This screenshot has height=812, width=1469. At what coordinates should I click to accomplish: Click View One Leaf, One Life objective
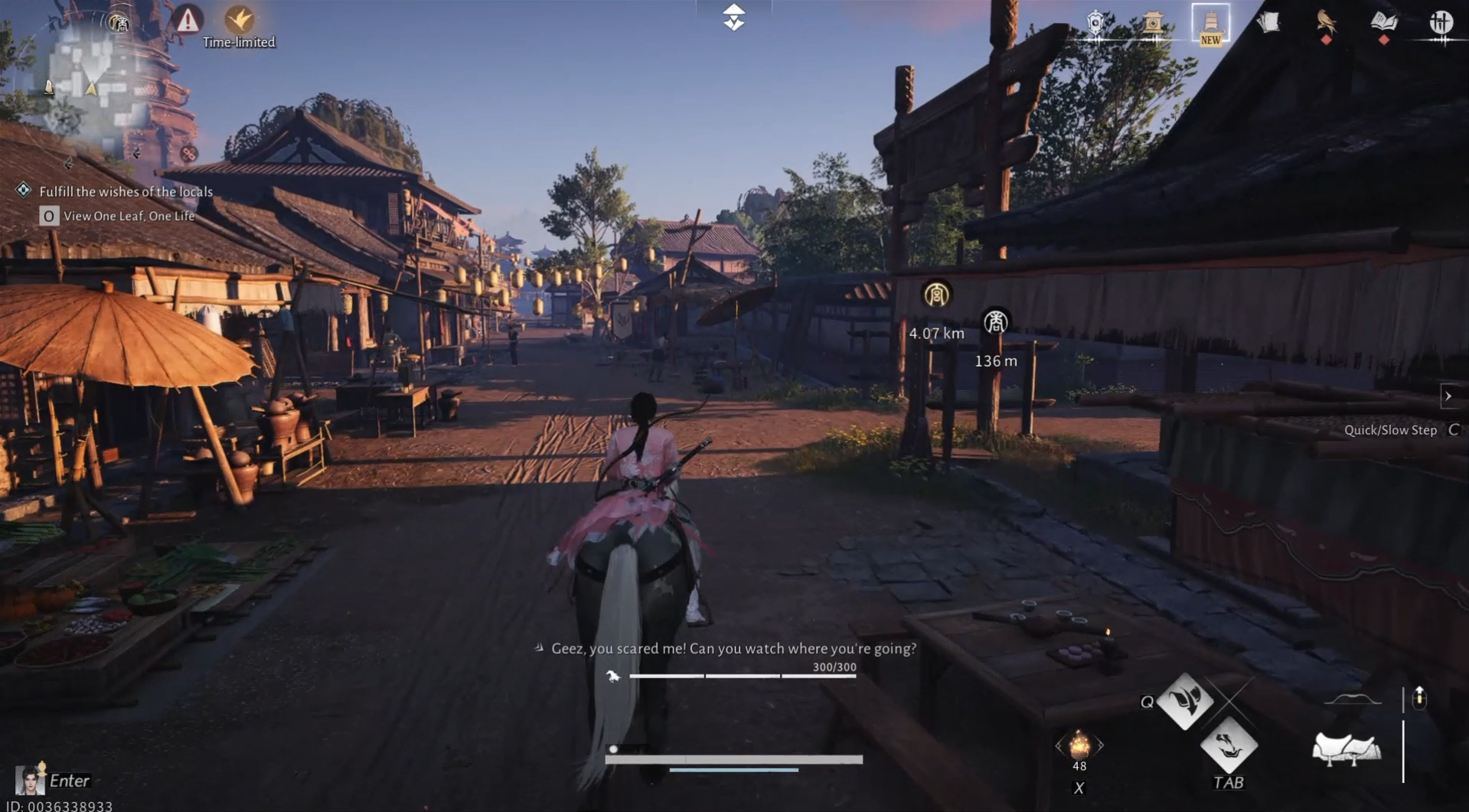pos(130,216)
